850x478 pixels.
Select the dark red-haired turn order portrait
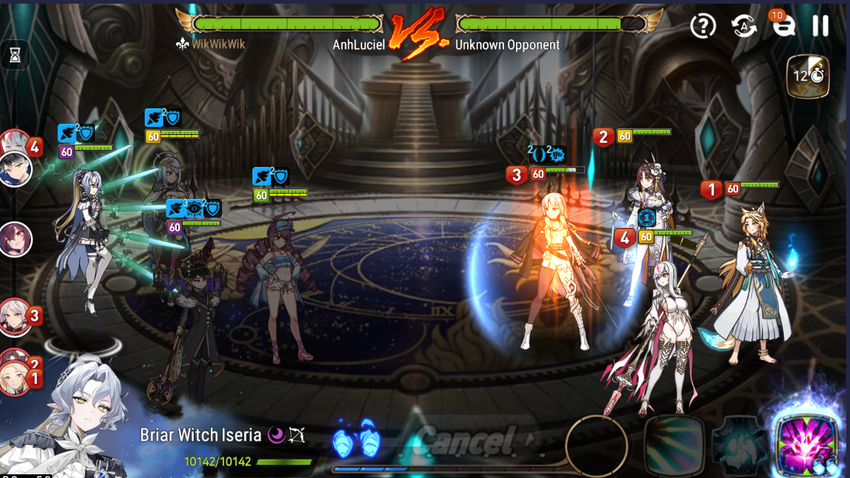click(x=16, y=240)
